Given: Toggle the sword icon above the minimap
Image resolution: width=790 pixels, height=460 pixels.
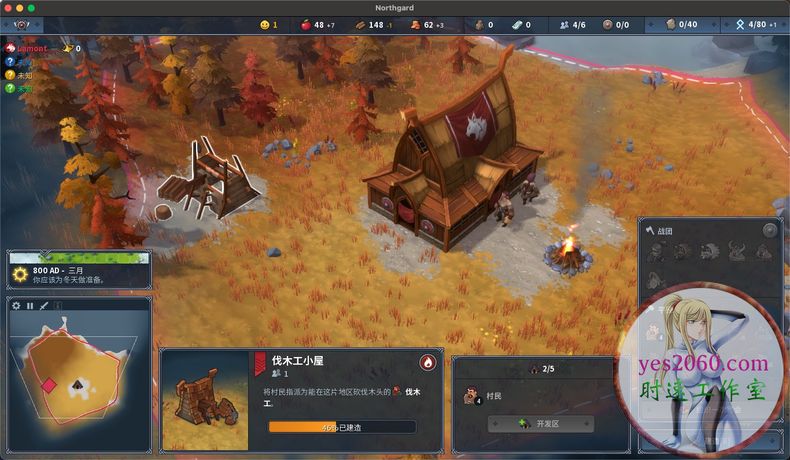Looking at the screenshot, I should click(x=44, y=306).
